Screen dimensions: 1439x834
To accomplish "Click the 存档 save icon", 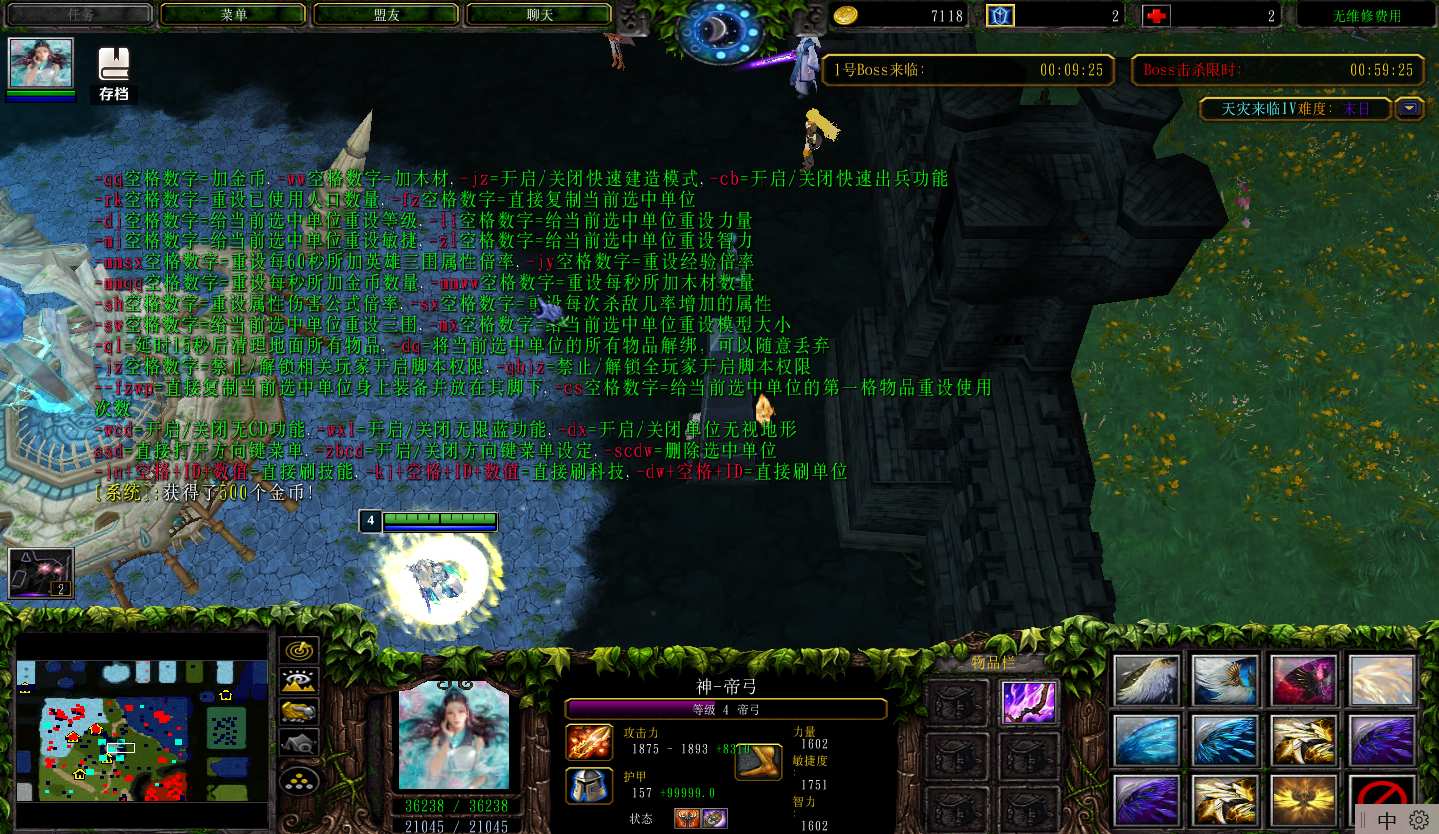I will coord(114,74).
